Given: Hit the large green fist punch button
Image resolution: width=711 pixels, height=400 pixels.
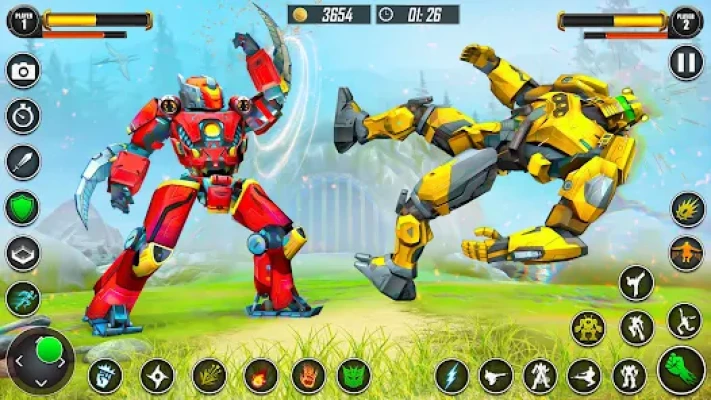Looking at the screenshot, I should click(681, 371).
